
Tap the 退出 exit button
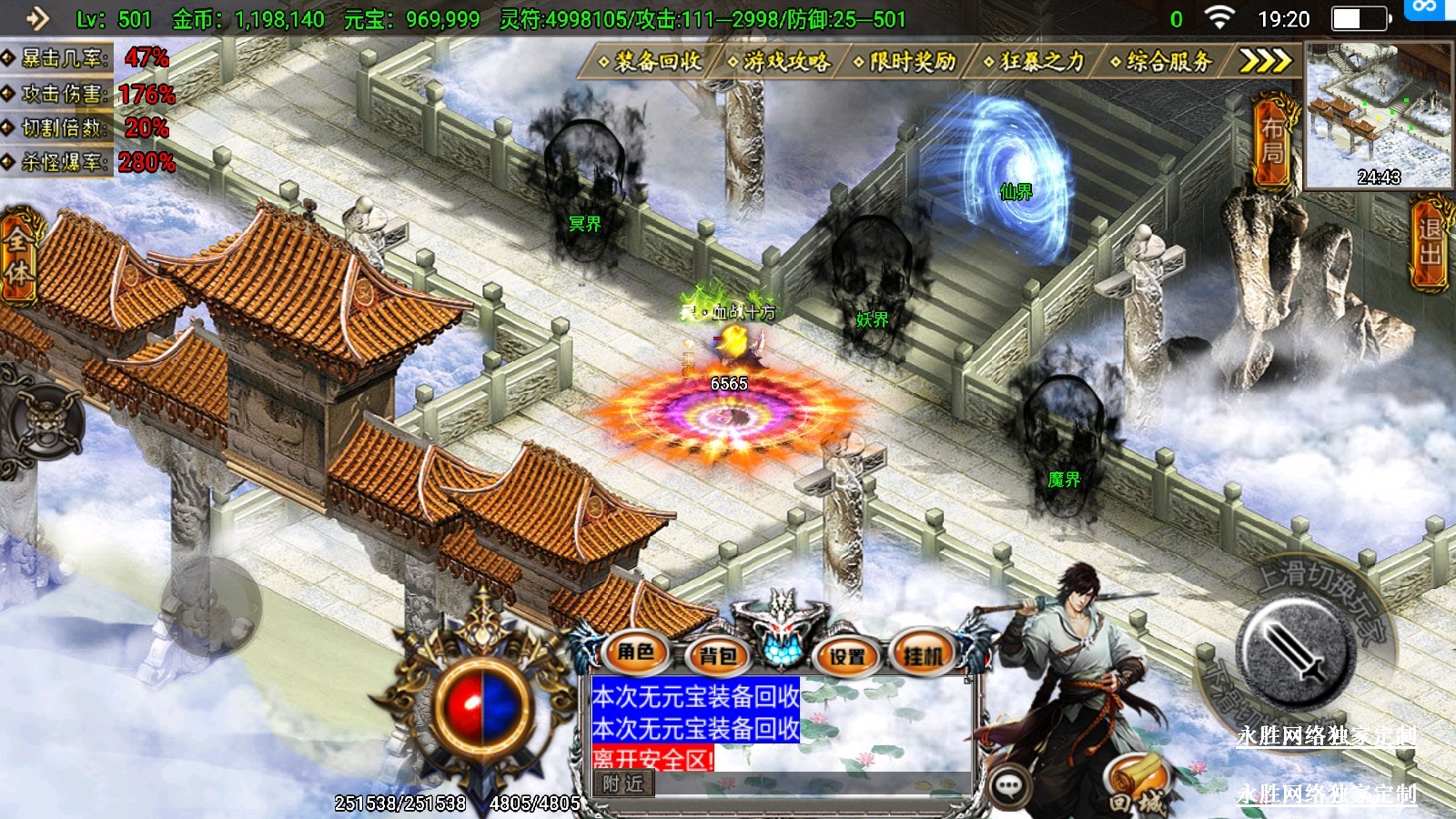point(1431,242)
